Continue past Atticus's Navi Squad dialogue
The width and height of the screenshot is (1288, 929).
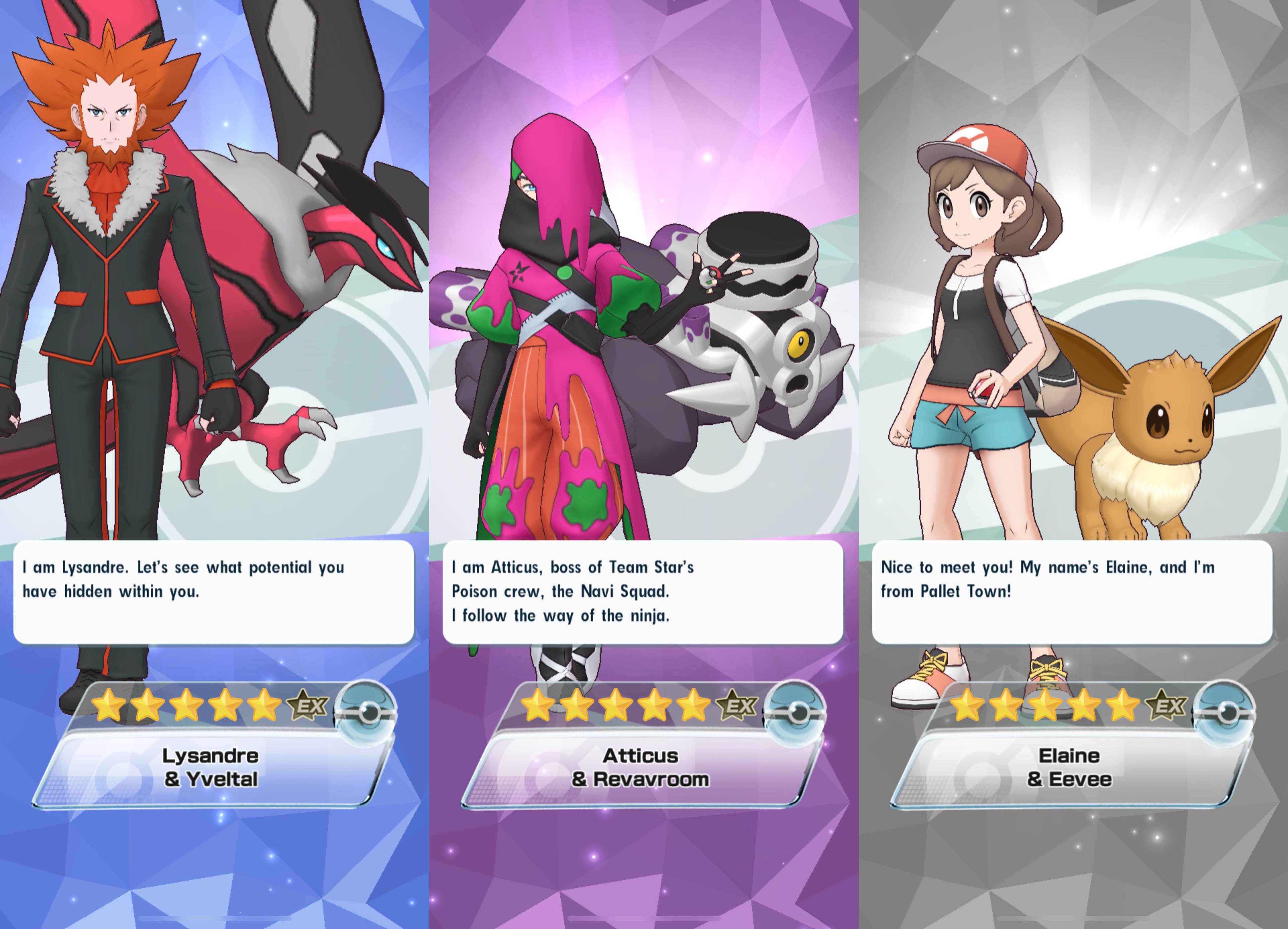click(x=642, y=592)
